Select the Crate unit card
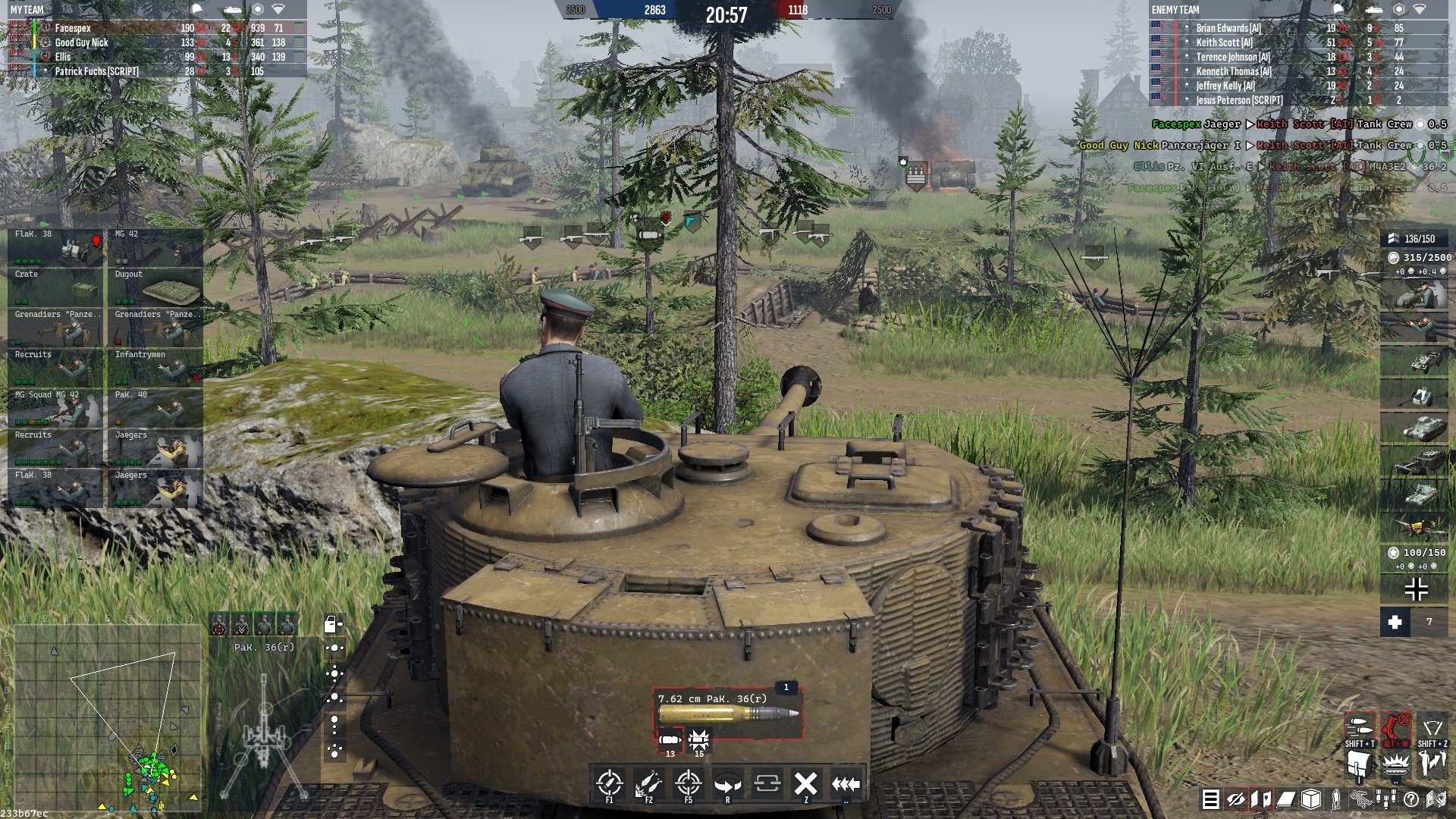Screen dimensions: 1456x819 tap(55, 287)
